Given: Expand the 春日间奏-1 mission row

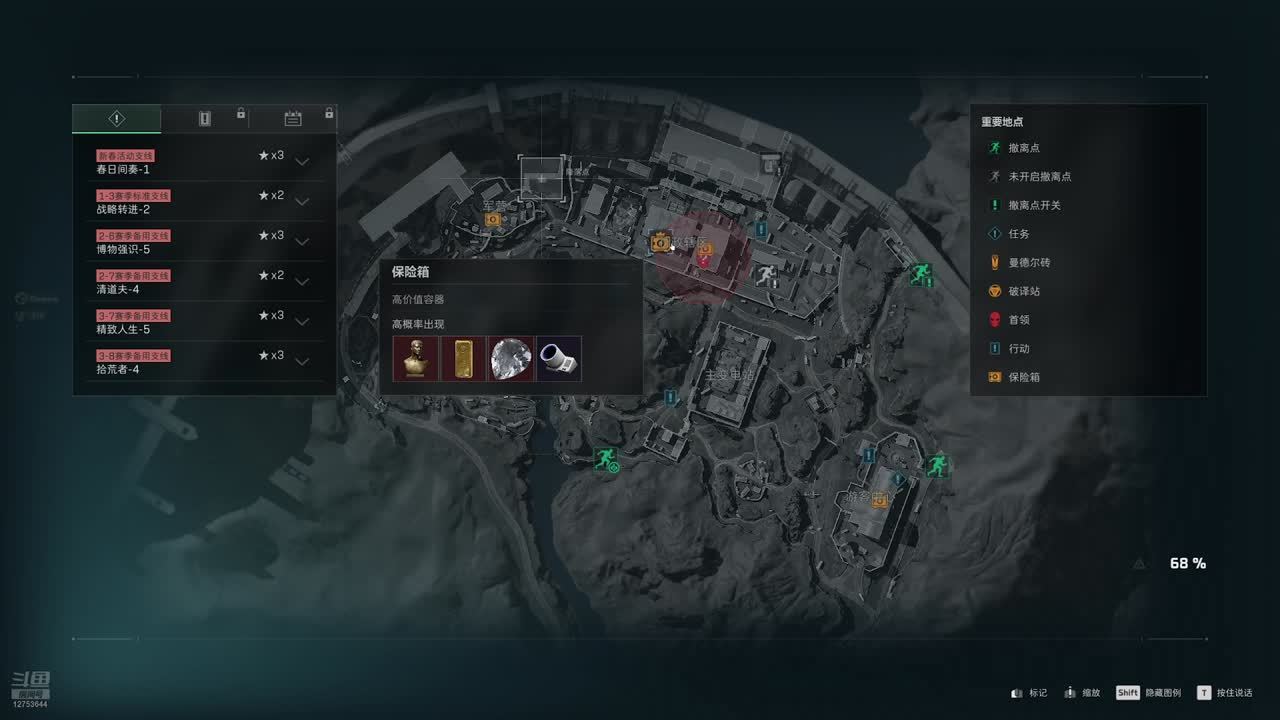Looking at the screenshot, I should [x=301, y=162].
